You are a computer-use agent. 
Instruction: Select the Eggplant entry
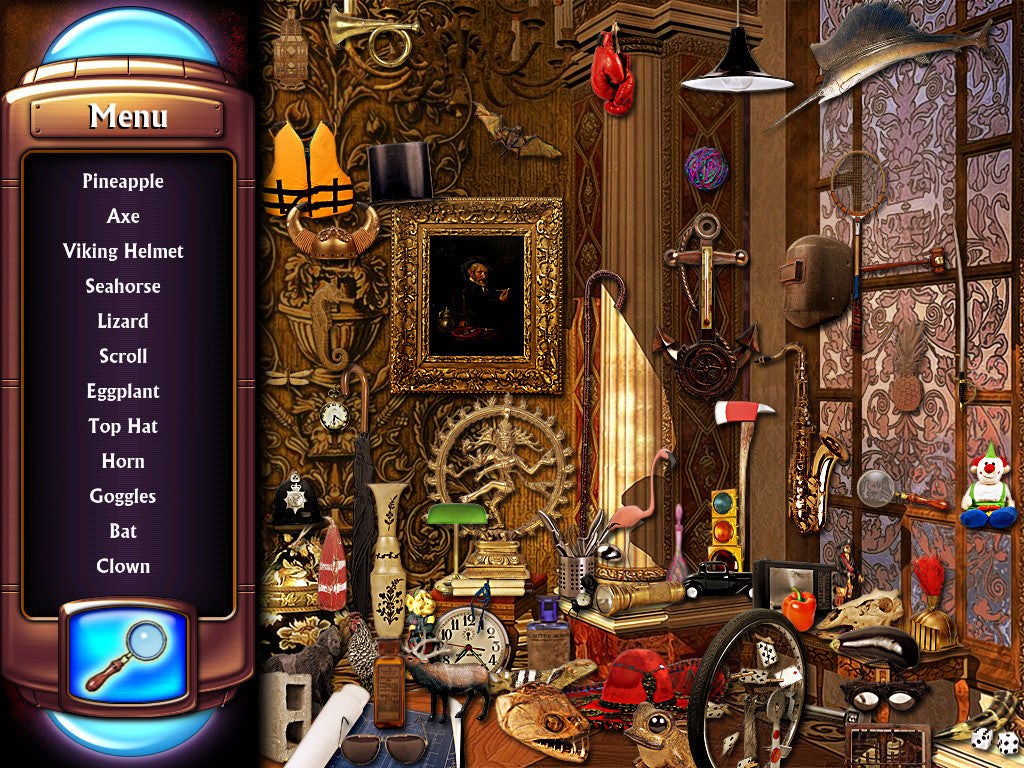pos(123,391)
